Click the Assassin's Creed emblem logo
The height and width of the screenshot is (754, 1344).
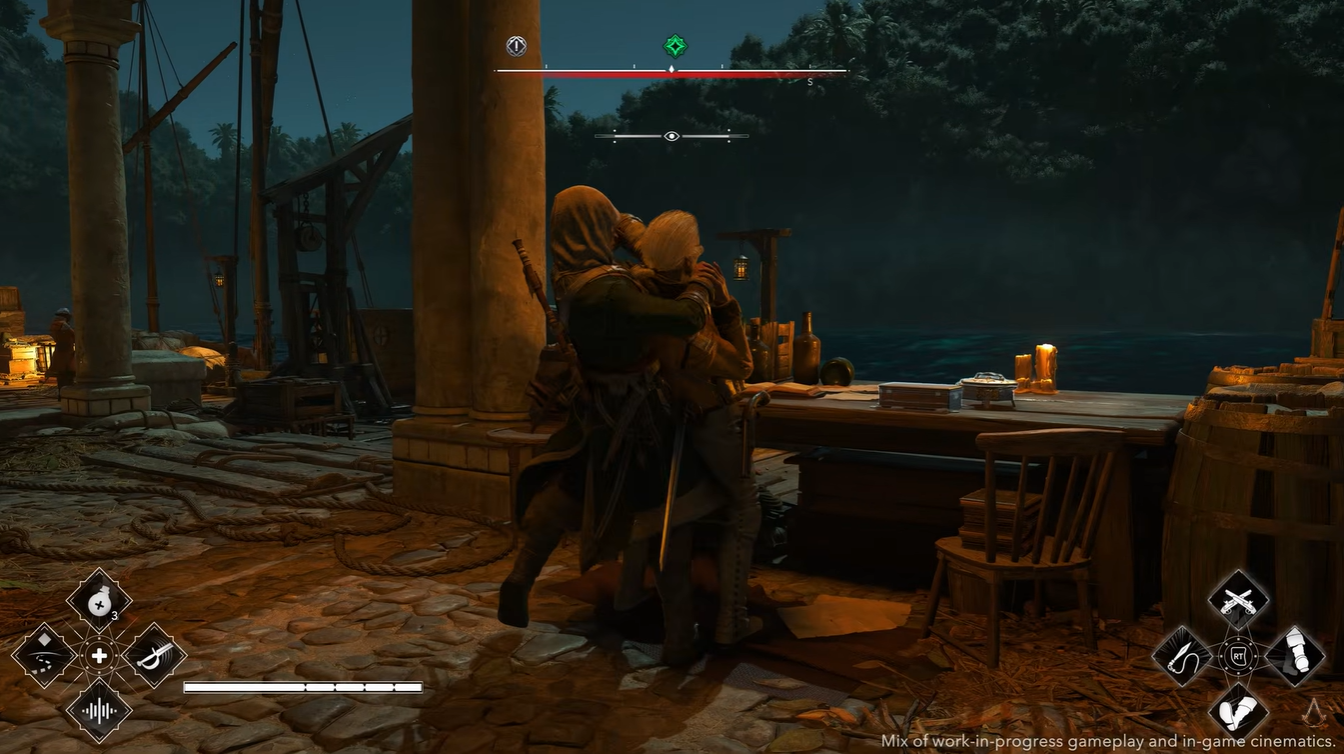[1313, 714]
